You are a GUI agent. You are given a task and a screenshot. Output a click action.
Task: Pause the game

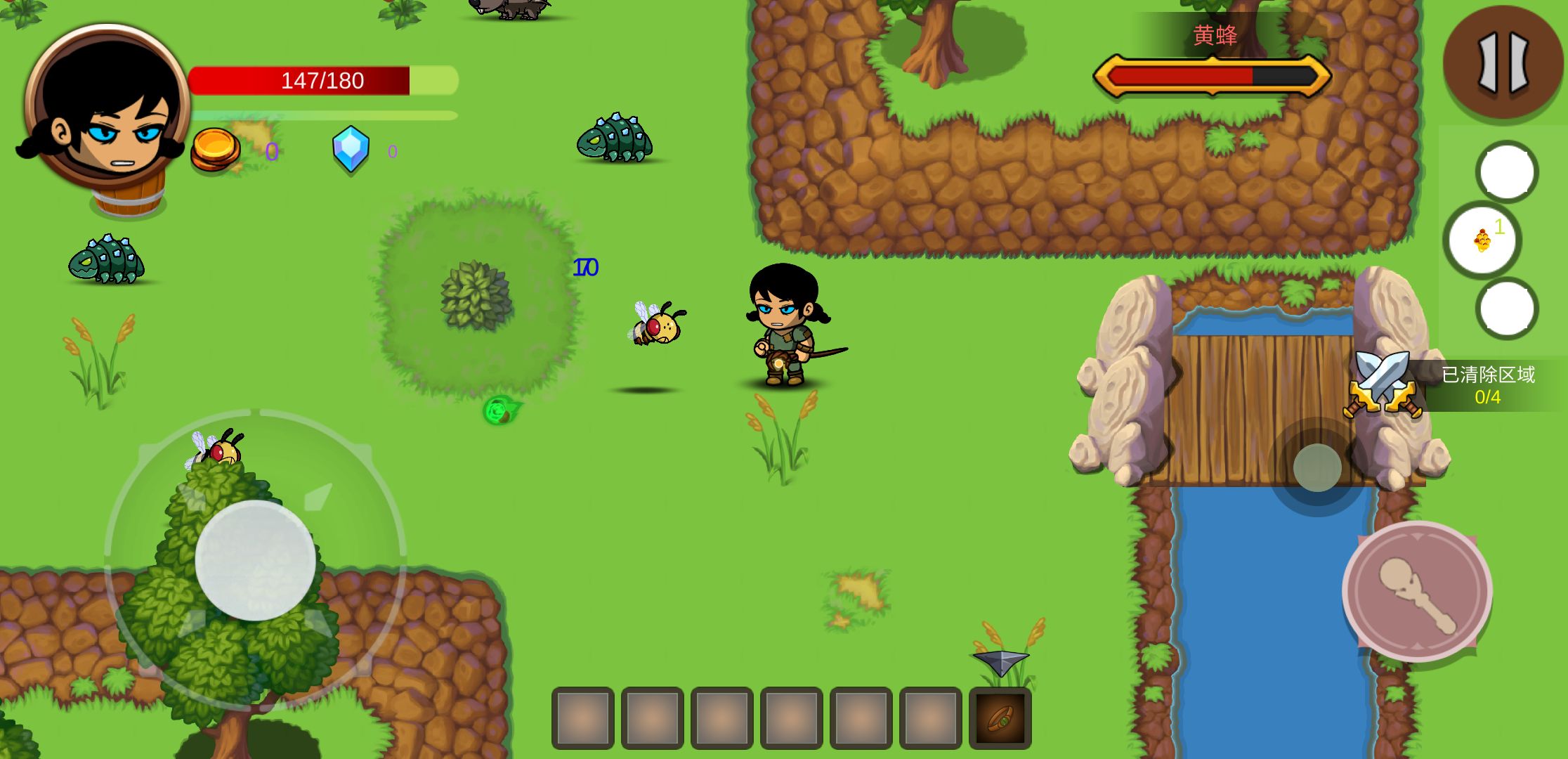1503,62
